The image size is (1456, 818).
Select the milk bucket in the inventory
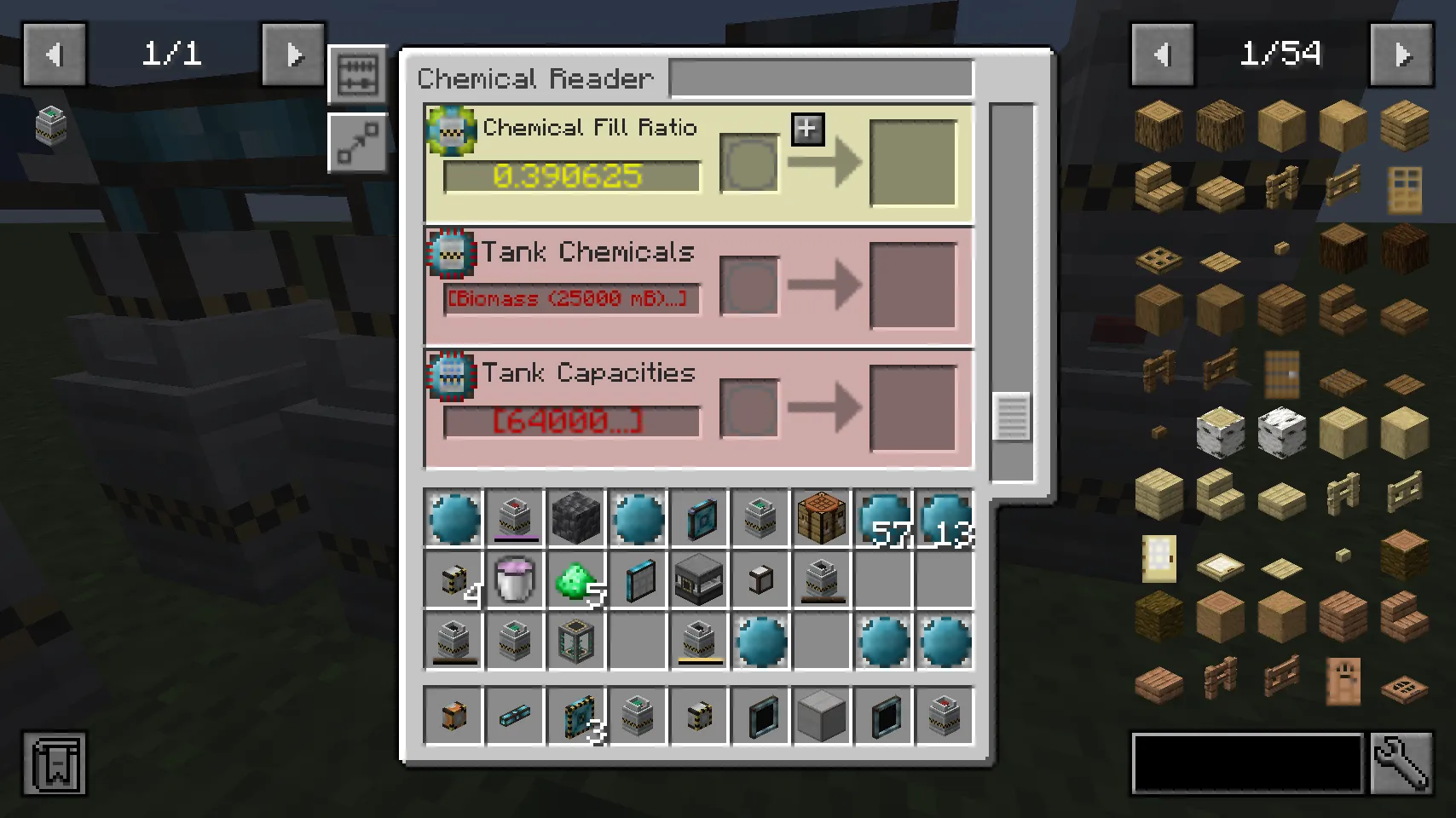515,579
